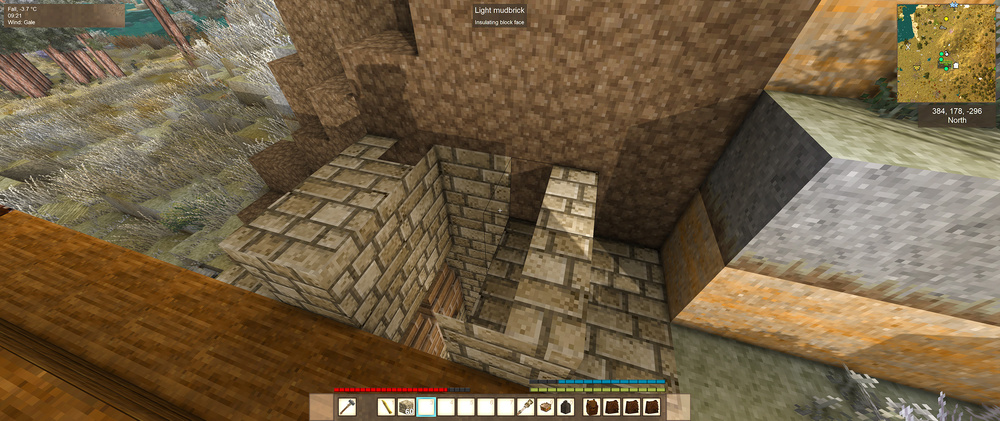Screen dimensions: 1000x421
Task: Open the world minimap
Action: [x=945, y=52]
